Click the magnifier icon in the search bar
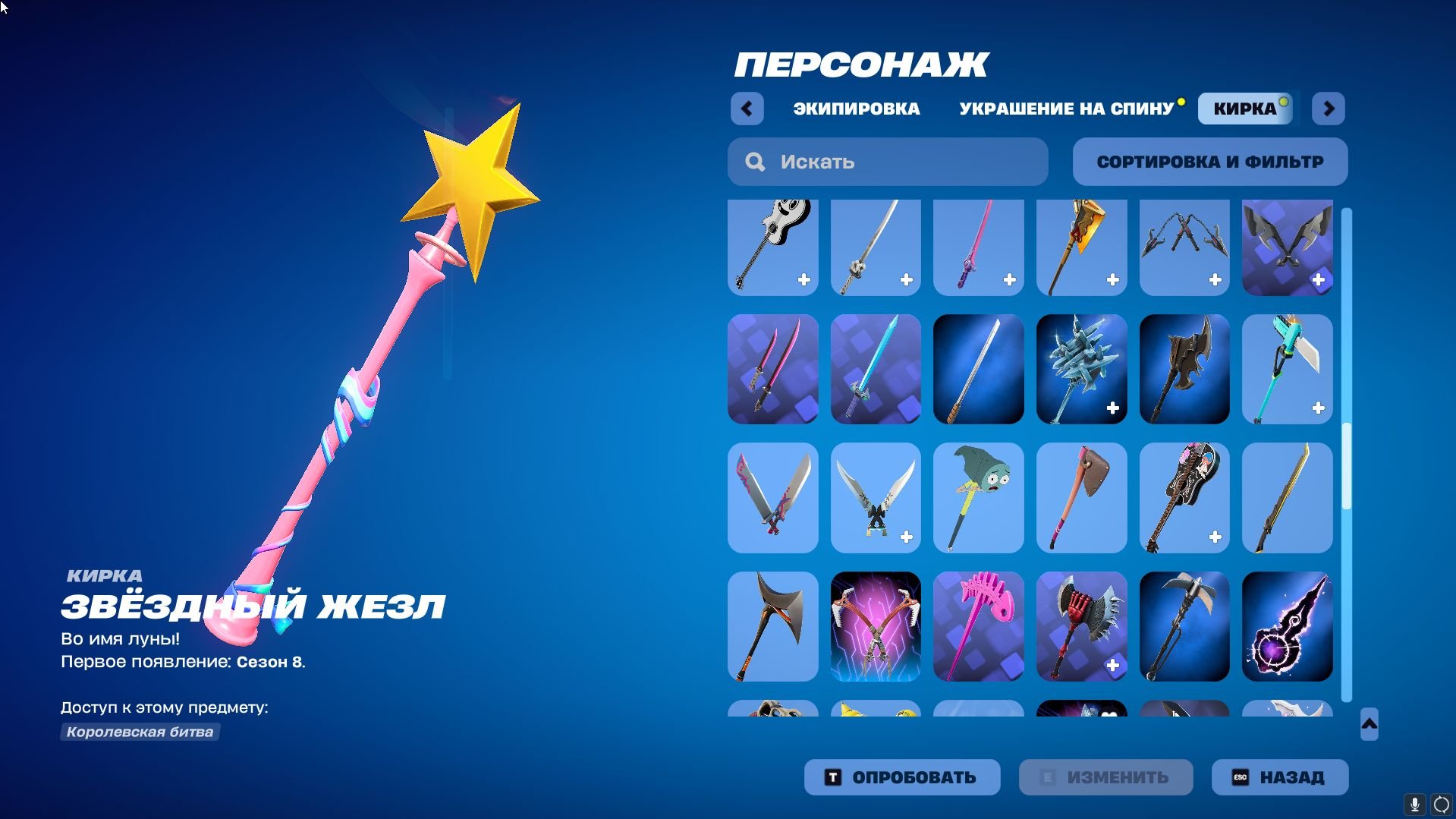 [756, 162]
